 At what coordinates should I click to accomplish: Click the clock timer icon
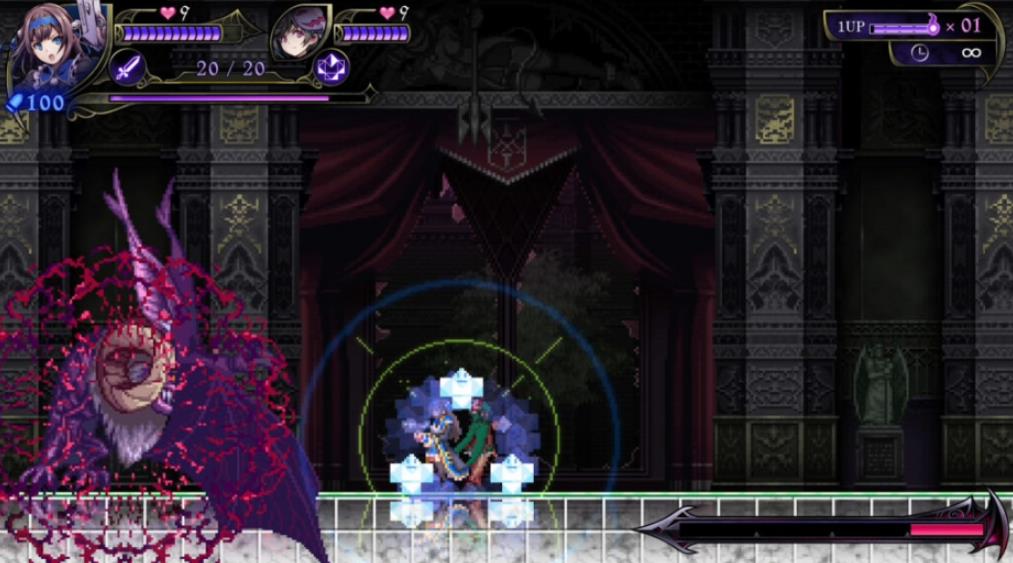pos(920,53)
